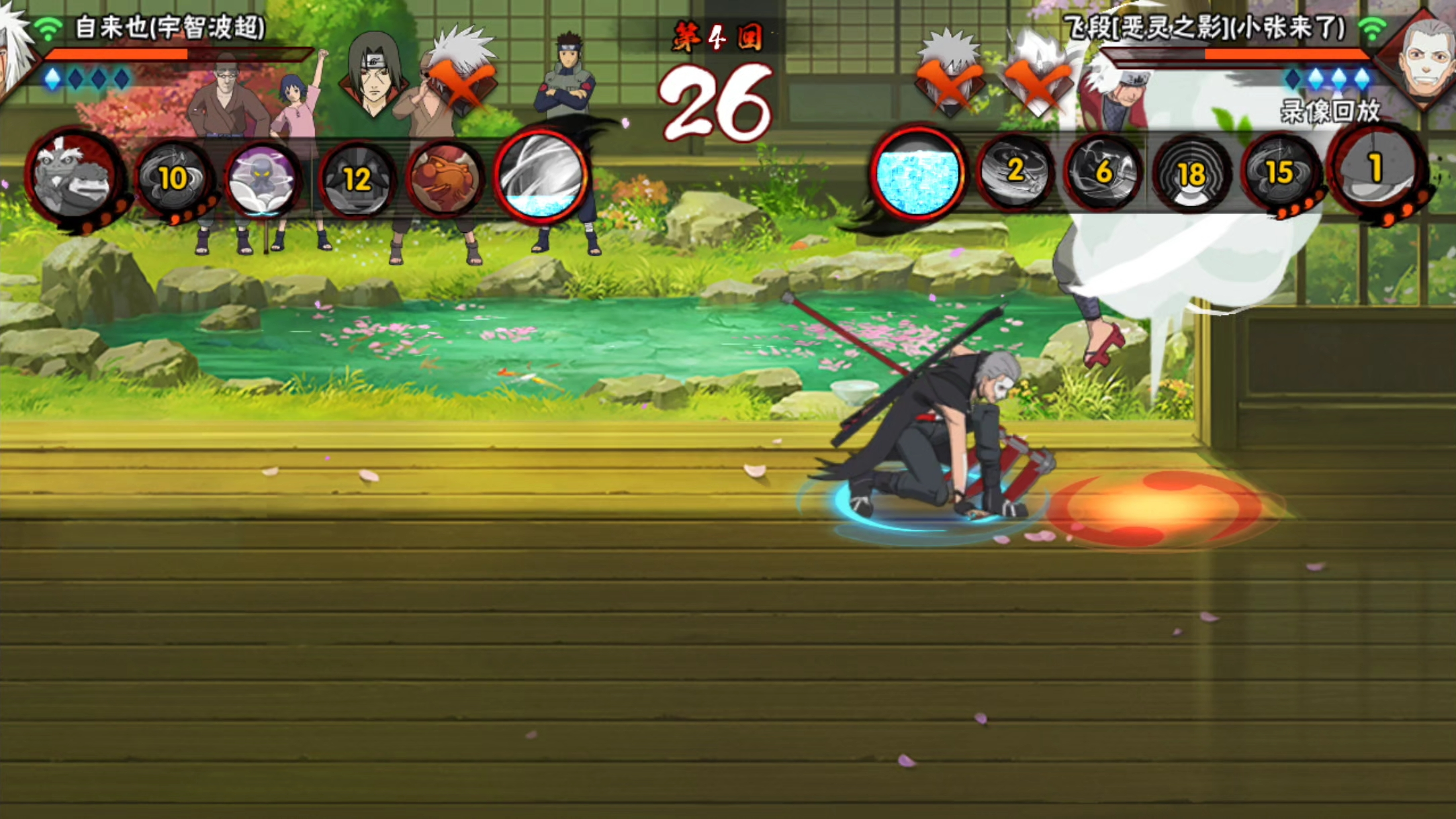Trigger the white swirl skill beside the orange toad
The height and width of the screenshot is (819, 1456).
click(x=541, y=176)
